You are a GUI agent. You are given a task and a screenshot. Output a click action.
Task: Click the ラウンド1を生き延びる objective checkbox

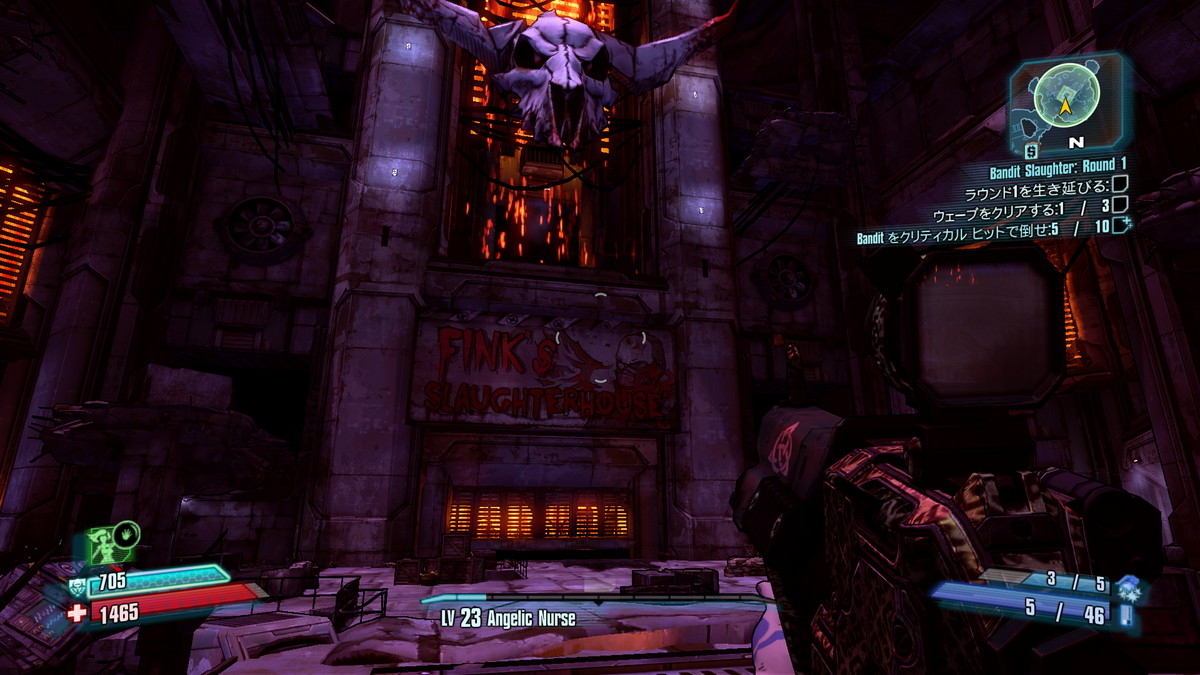tap(1121, 185)
